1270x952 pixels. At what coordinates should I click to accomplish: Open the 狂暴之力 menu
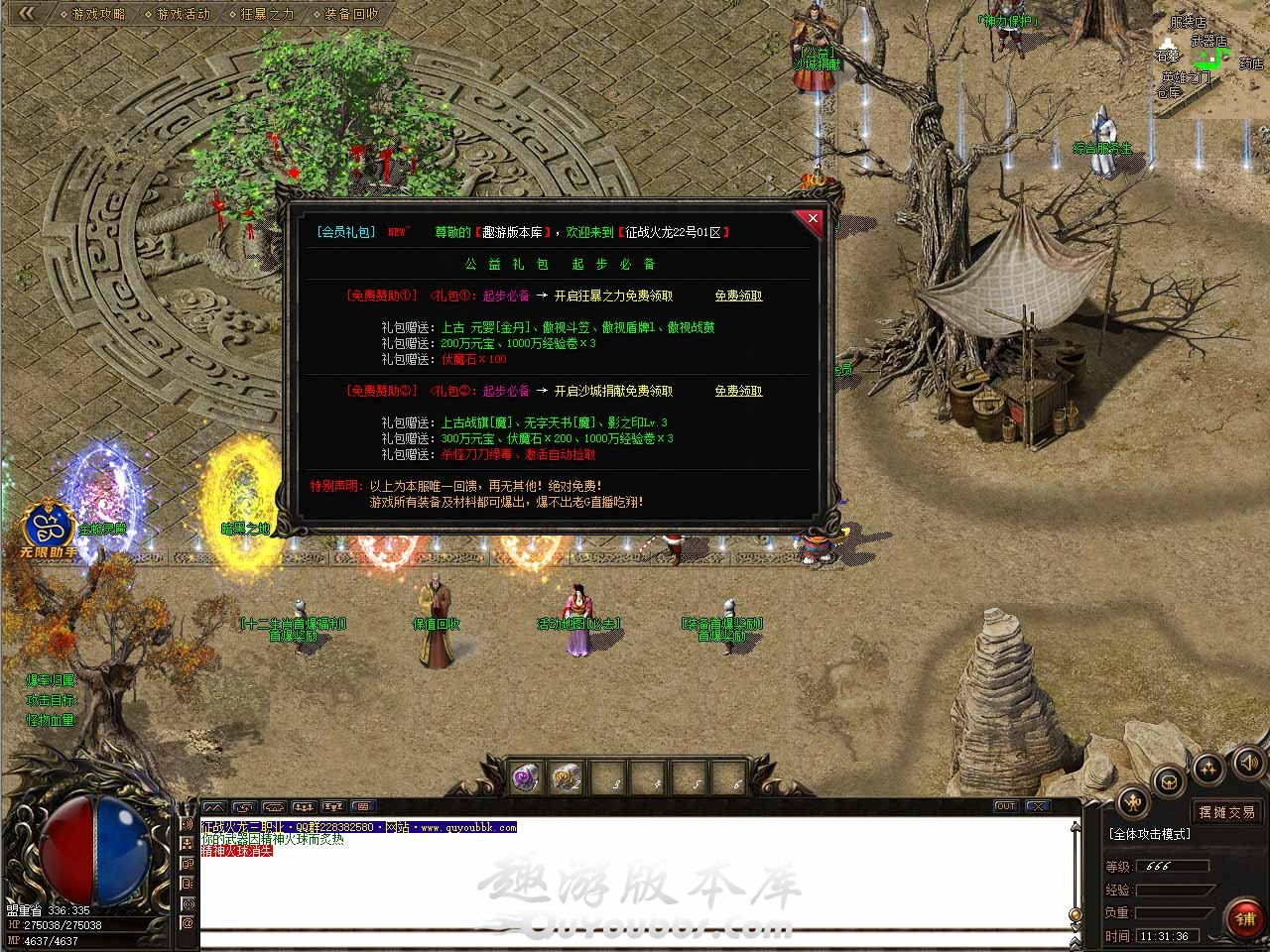[x=267, y=14]
